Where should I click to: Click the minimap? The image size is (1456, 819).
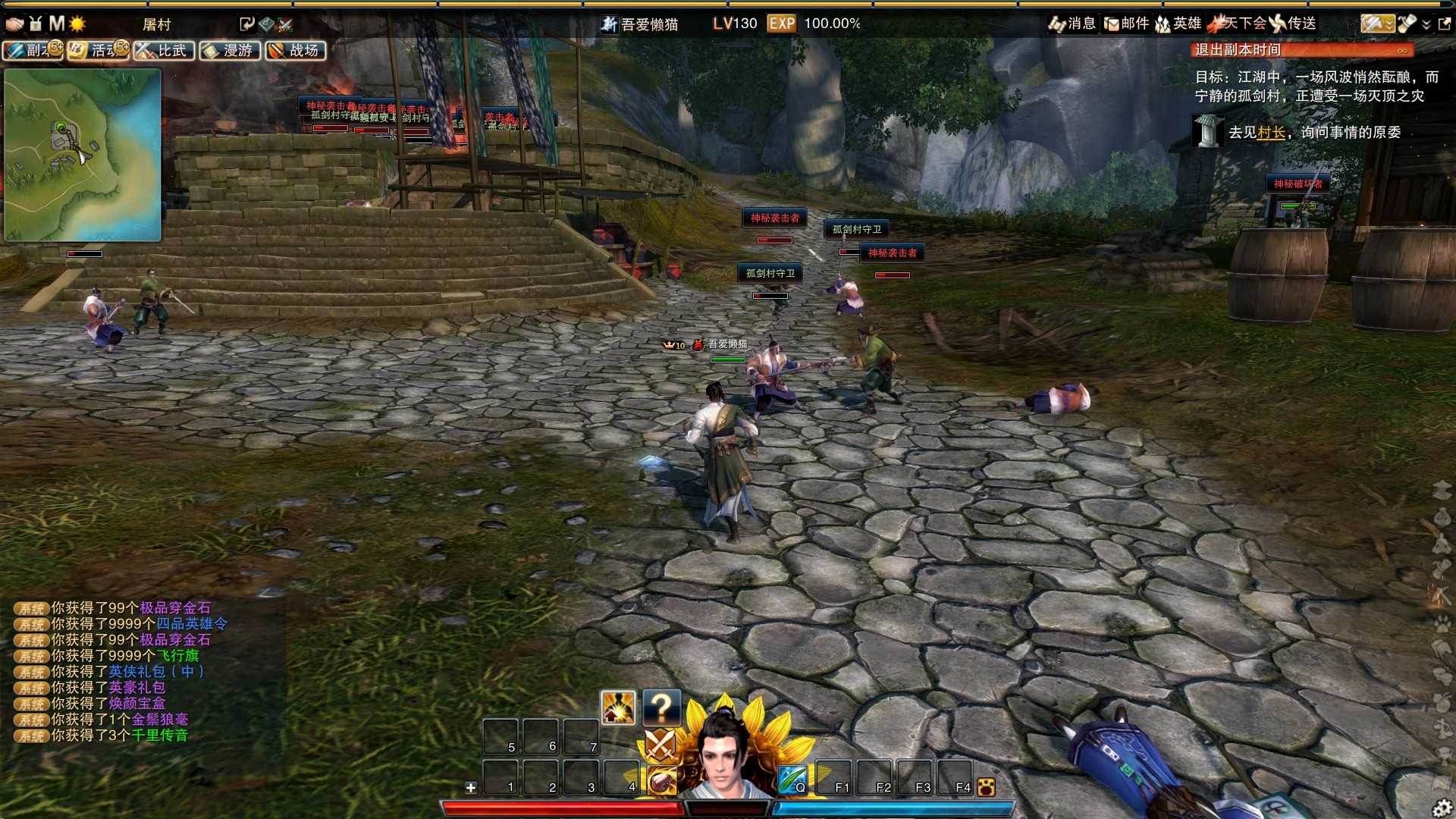(x=83, y=155)
